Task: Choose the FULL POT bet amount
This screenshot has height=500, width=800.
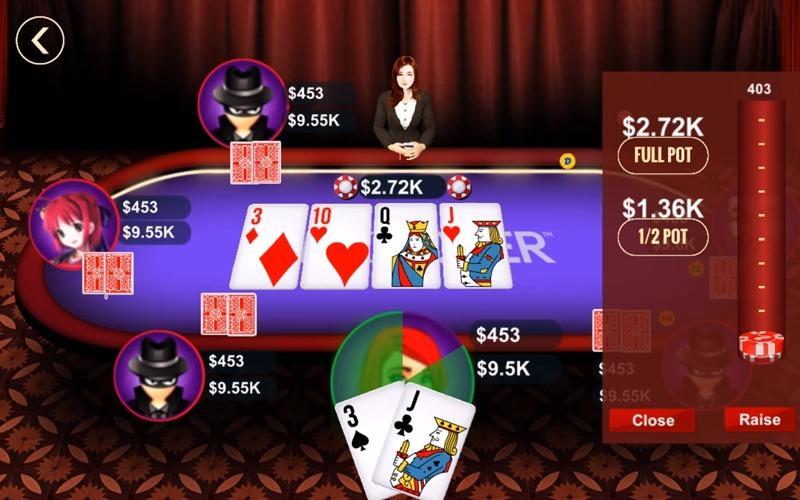Action: [x=663, y=156]
